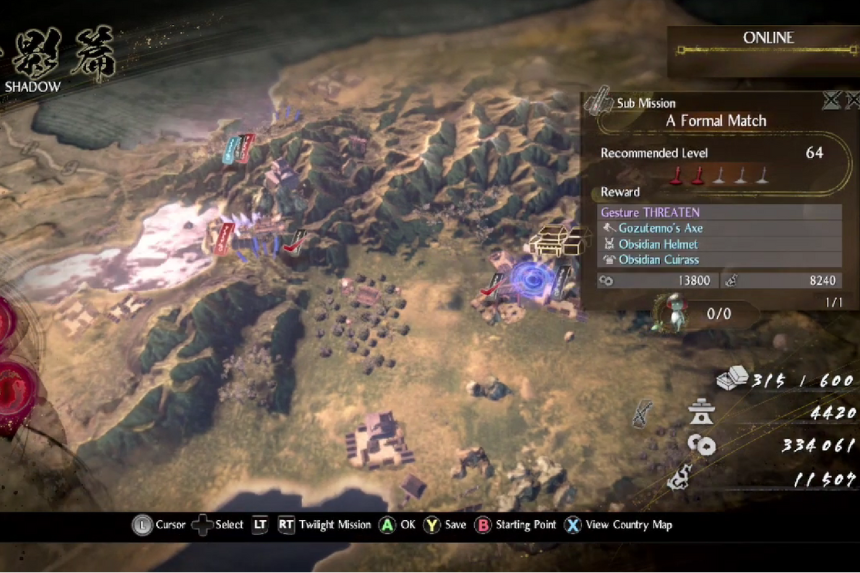The width and height of the screenshot is (860, 573).
Task: Select the blue swirling mission marker
Action: (x=526, y=278)
